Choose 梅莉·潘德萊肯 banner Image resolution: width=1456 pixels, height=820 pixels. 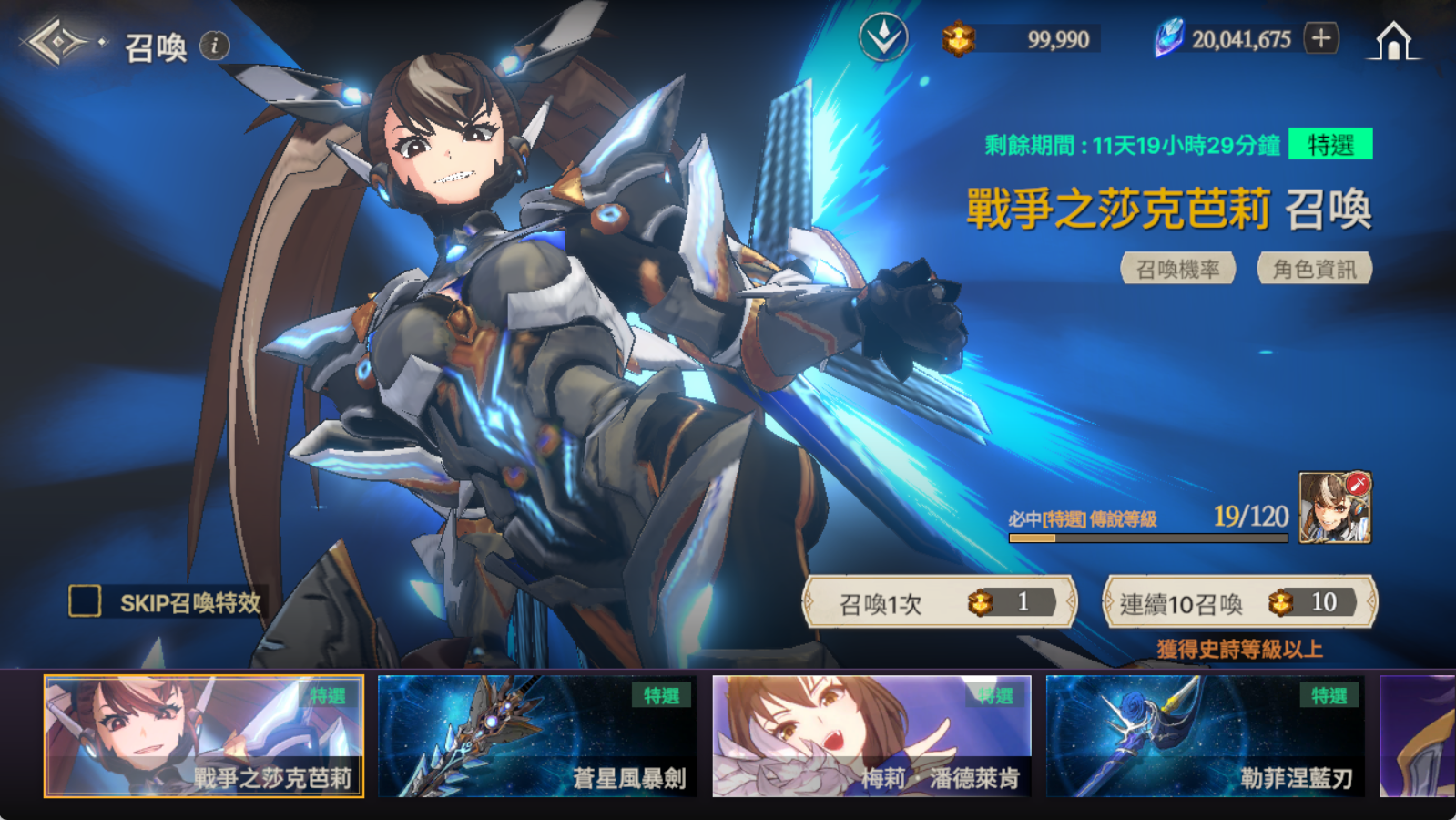(871, 736)
